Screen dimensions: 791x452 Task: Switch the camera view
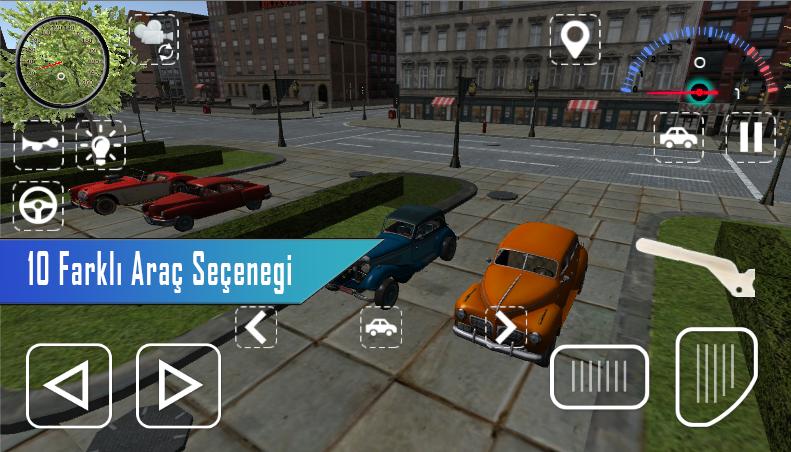tap(153, 39)
